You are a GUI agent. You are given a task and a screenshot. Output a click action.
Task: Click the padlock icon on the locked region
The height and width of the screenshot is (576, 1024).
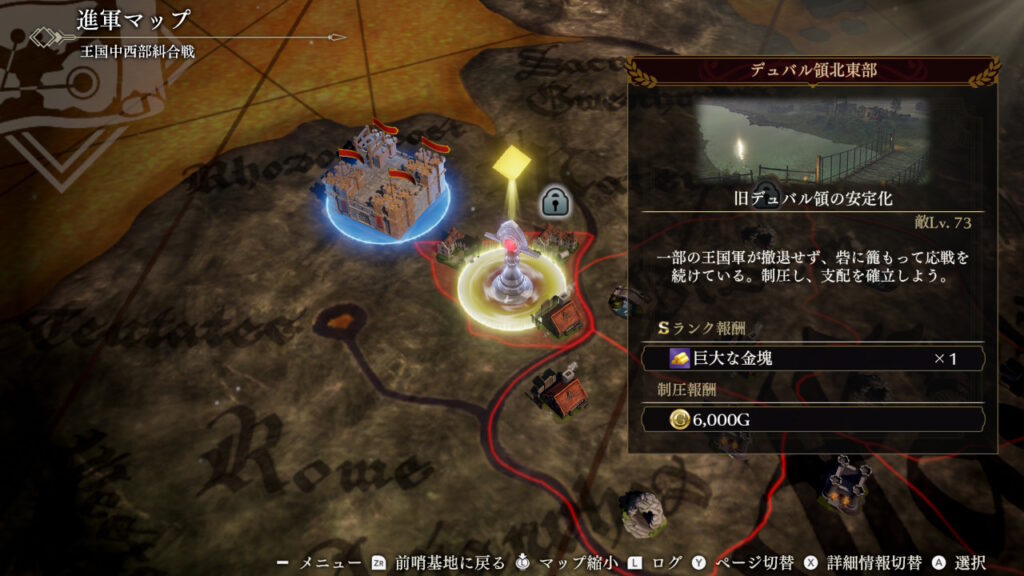click(x=555, y=202)
